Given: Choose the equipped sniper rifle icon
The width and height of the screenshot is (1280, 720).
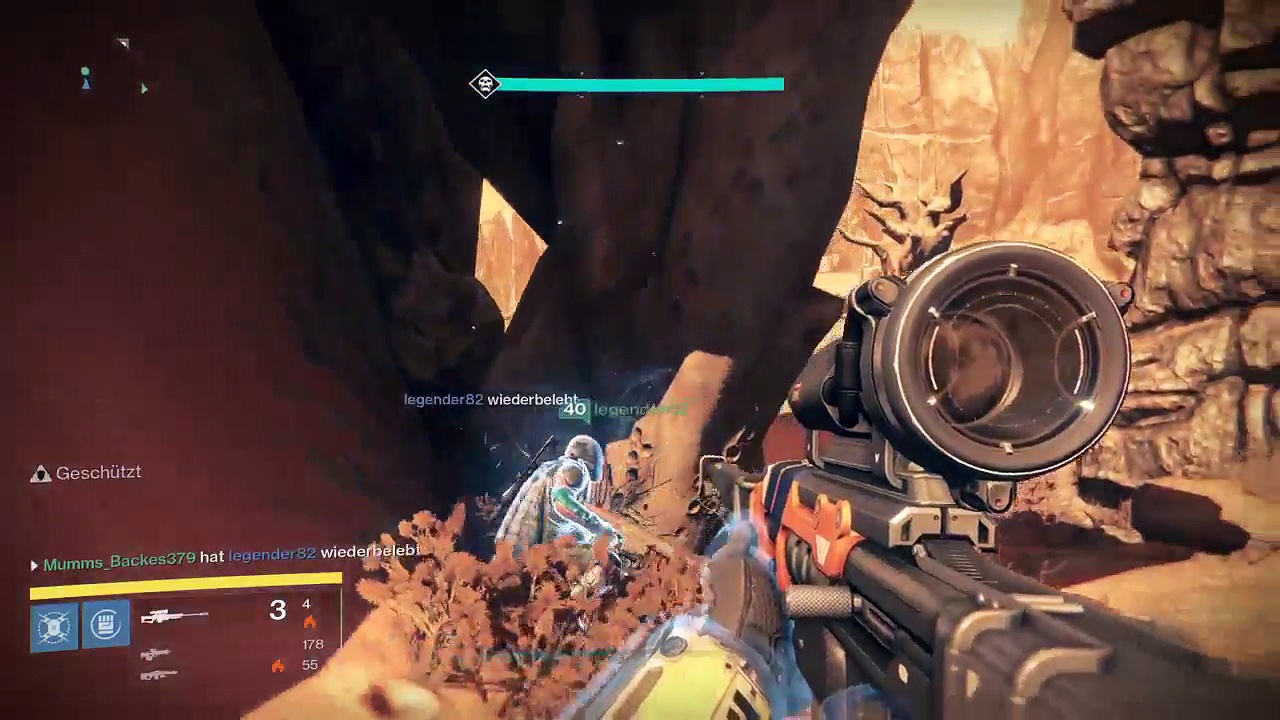Looking at the screenshot, I should point(174,617).
